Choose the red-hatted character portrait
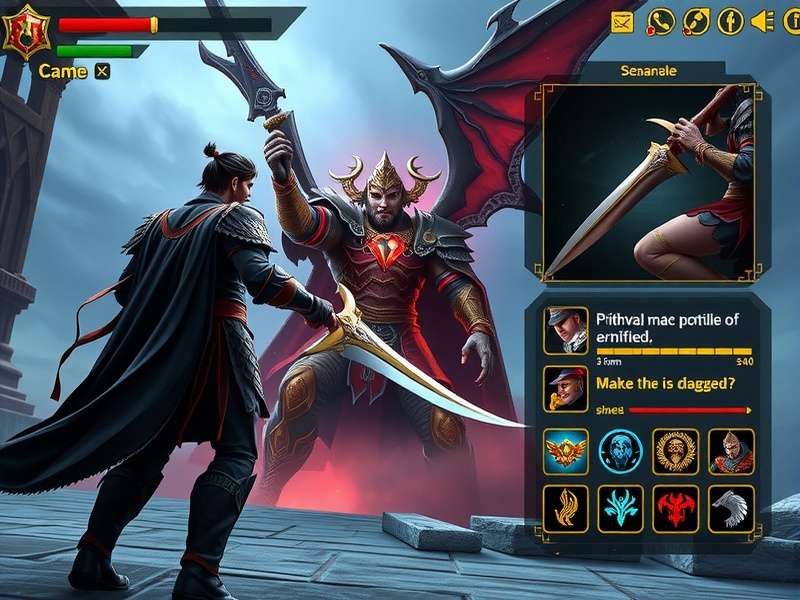This screenshot has width=800, height=600. pos(565,389)
